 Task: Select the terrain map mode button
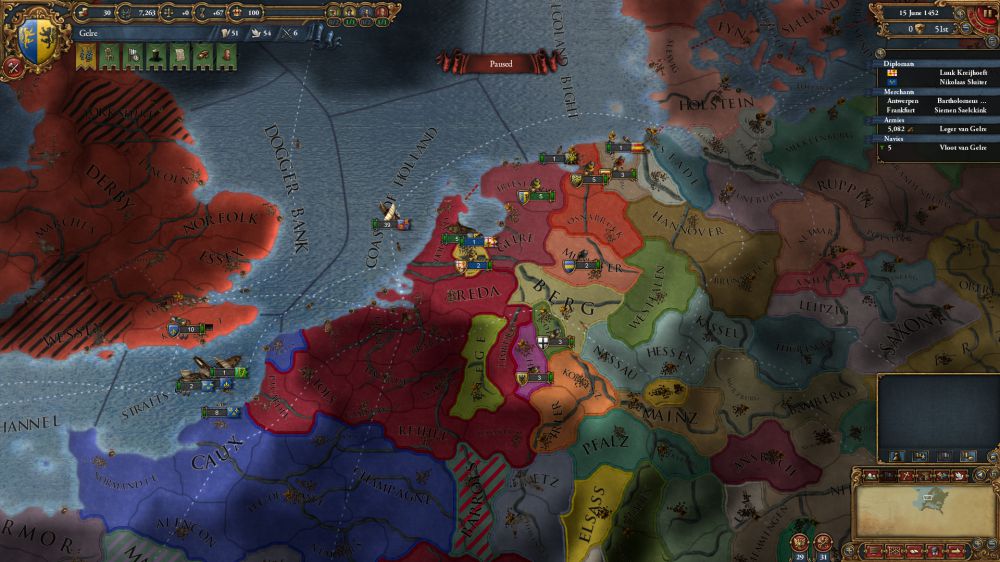(868, 475)
